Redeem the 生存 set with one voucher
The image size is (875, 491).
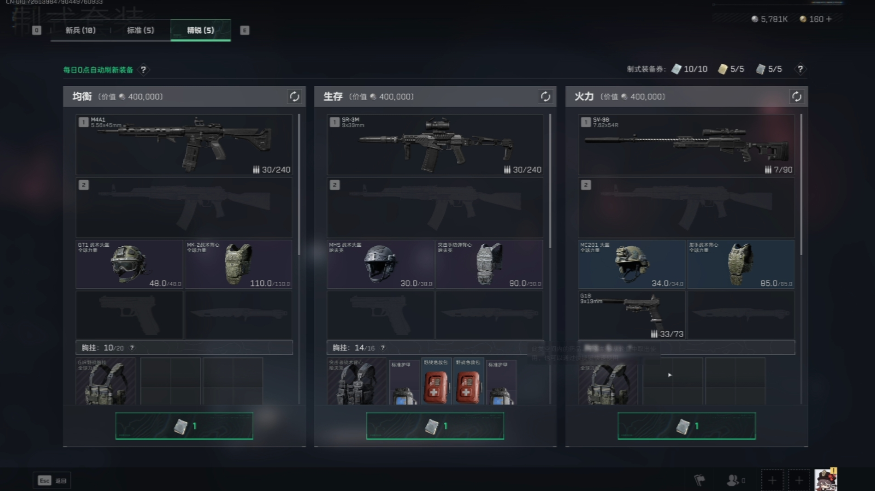pos(435,426)
